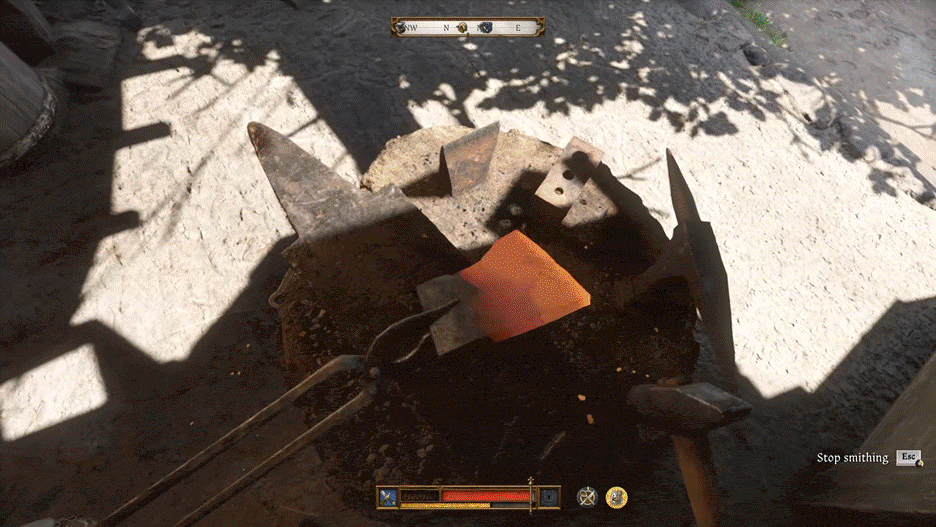Viewport: 936px width, 527px height.
Task: Open the golden armored figure status icon
Action: [617, 496]
